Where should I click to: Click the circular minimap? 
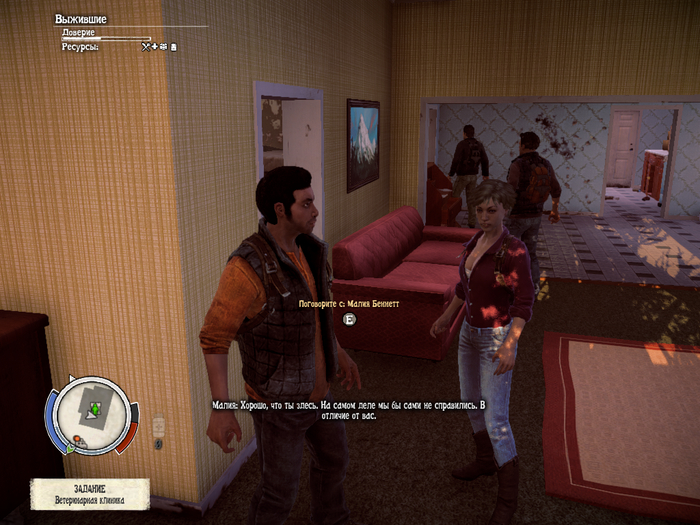91,414
